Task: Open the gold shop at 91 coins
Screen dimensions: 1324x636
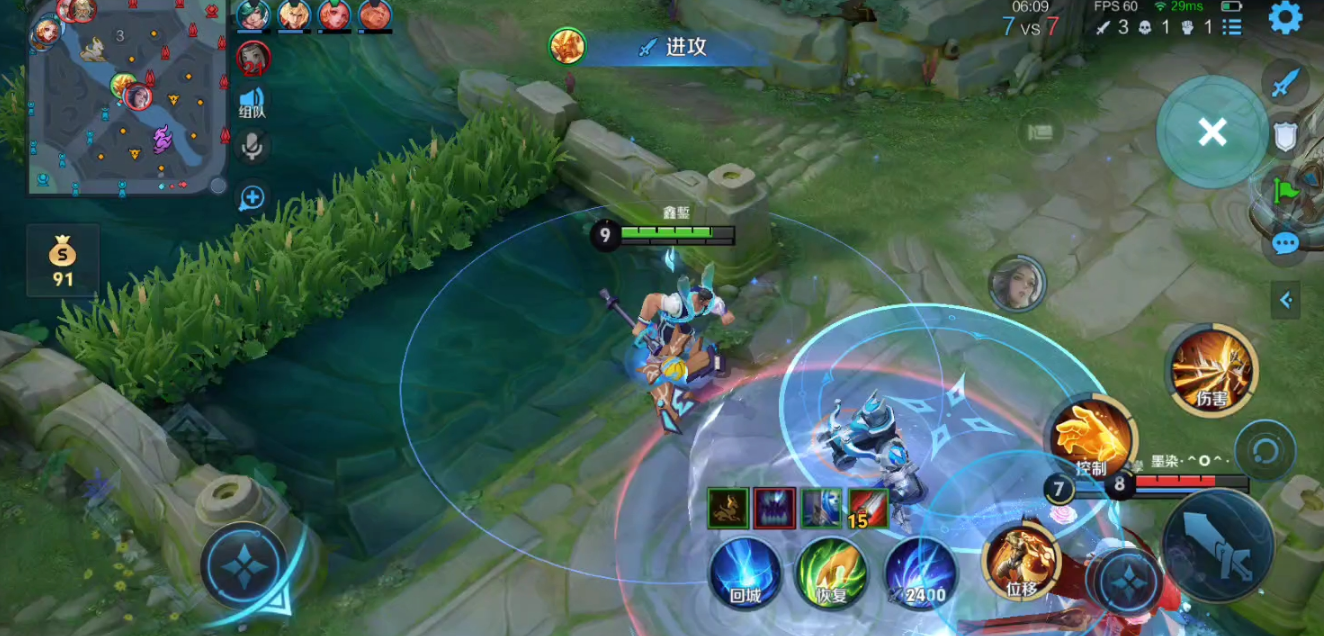Action: click(x=63, y=260)
